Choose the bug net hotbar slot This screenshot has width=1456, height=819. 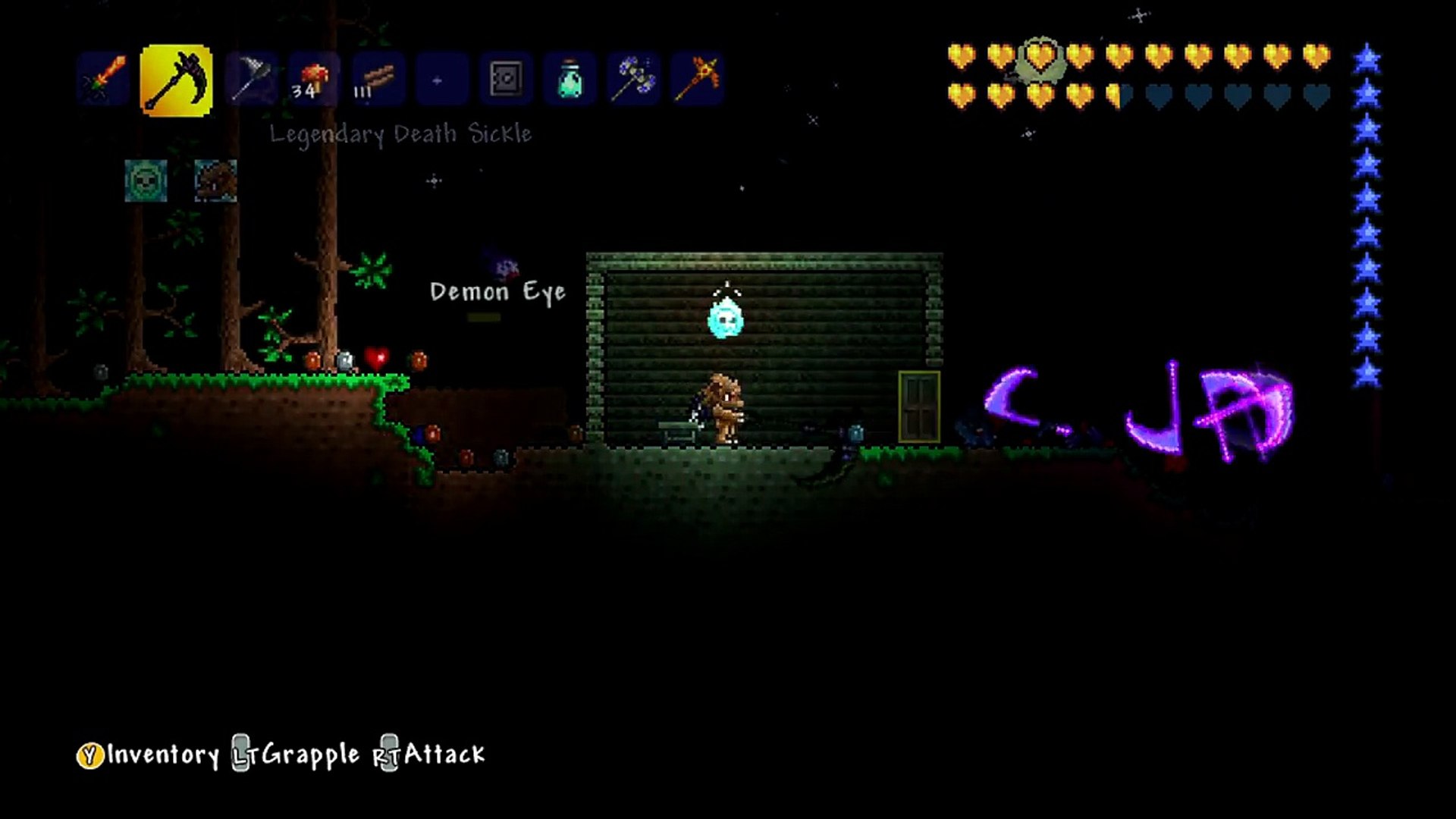(249, 80)
